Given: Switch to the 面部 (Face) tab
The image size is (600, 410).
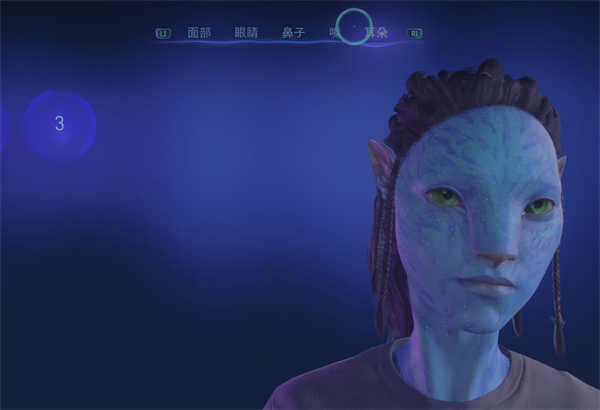Looking at the screenshot, I should (199, 33).
